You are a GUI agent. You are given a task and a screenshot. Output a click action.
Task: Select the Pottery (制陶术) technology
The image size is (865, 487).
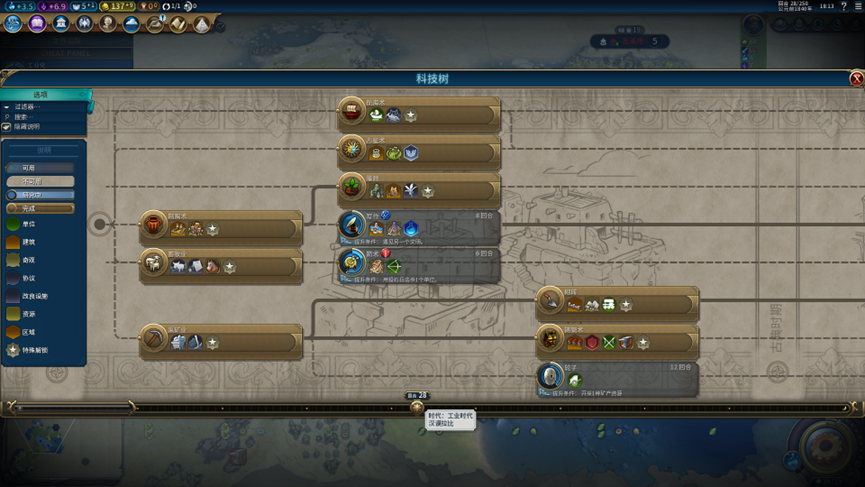(x=220, y=226)
